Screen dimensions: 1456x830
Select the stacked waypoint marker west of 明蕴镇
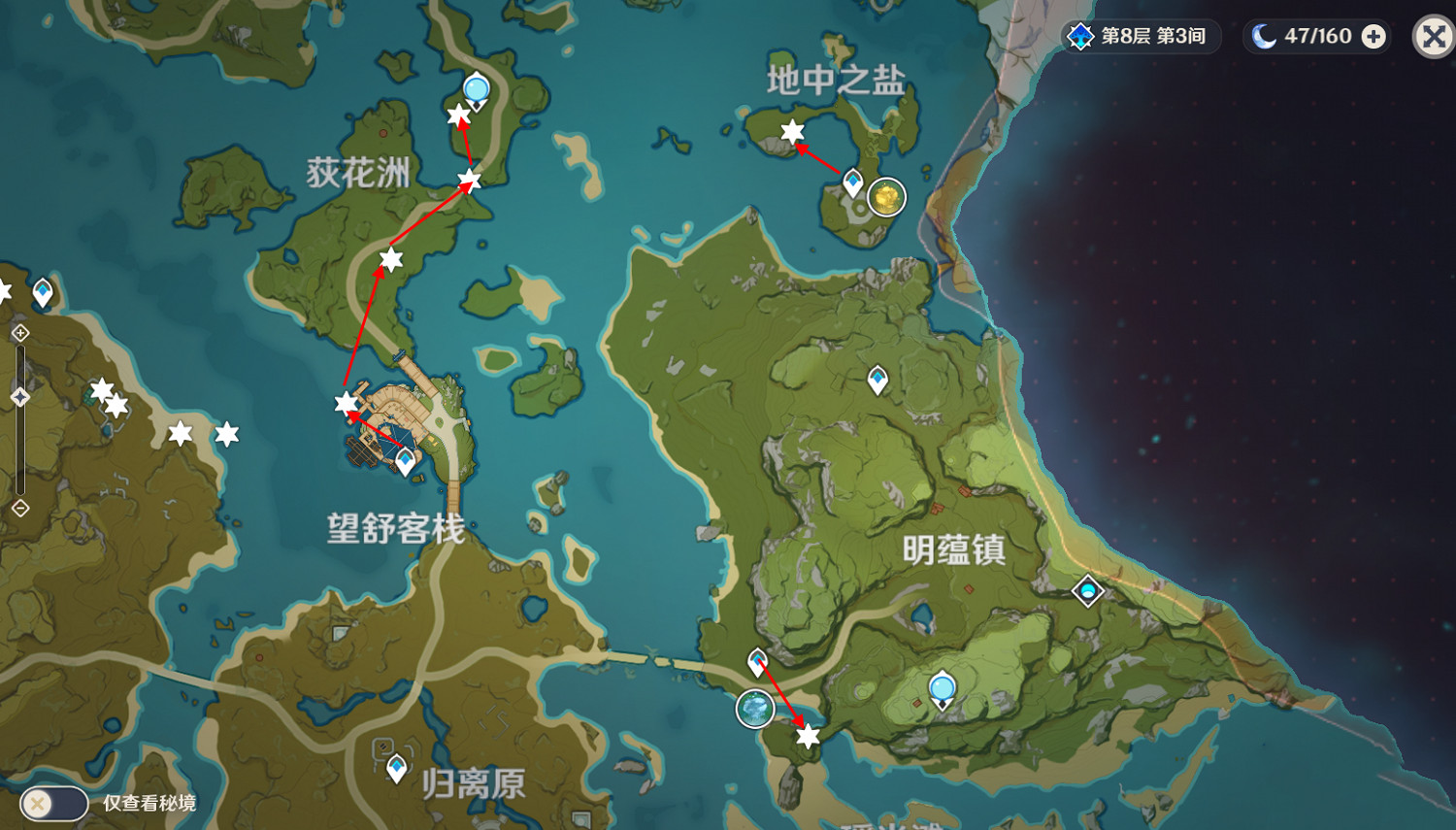tap(758, 661)
